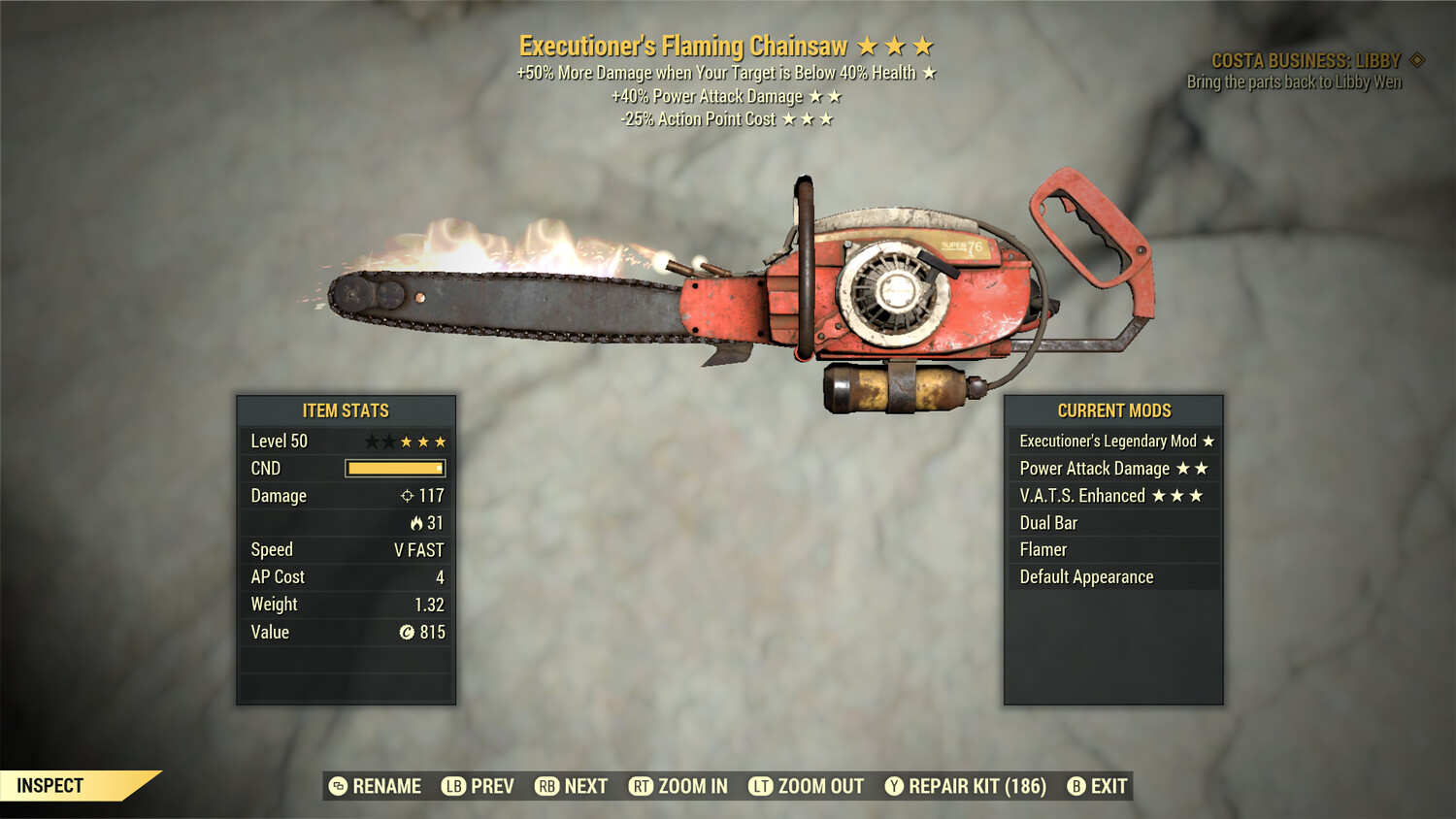Click the B Exit button icon

tap(1075, 786)
